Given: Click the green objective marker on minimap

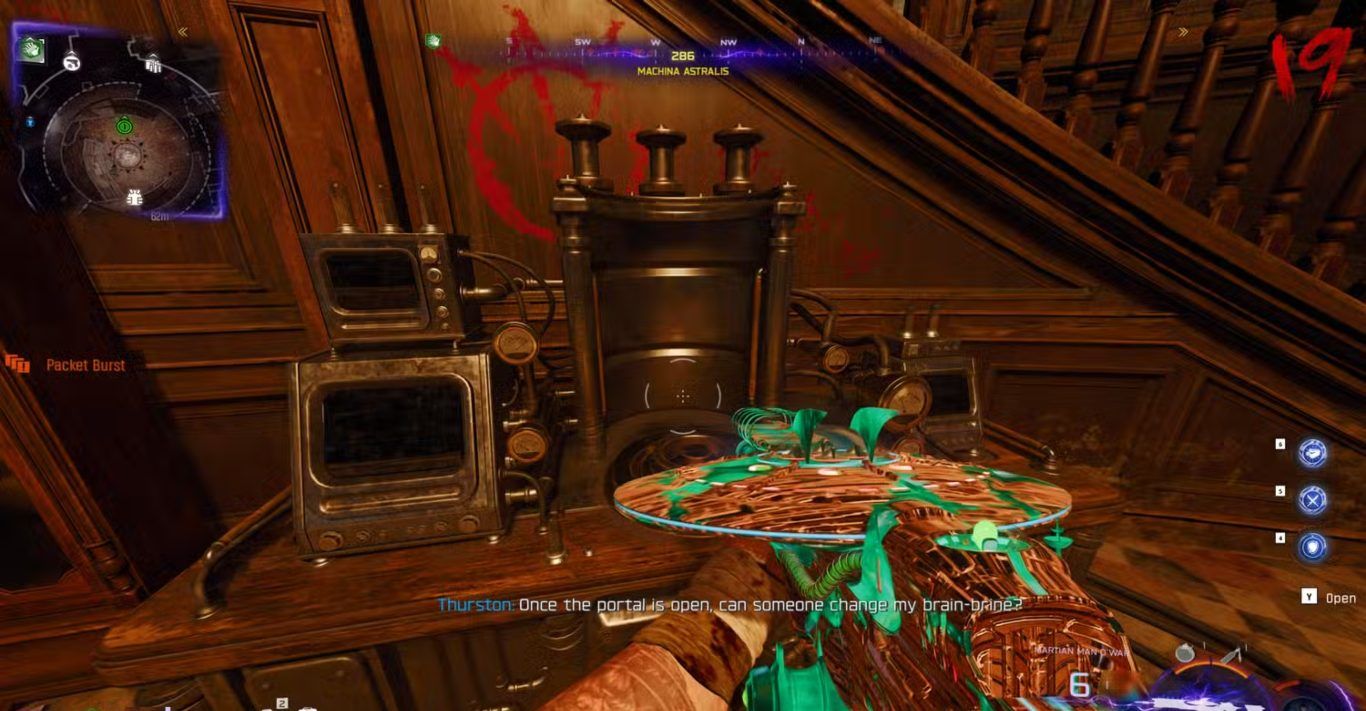Looking at the screenshot, I should point(124,126).
